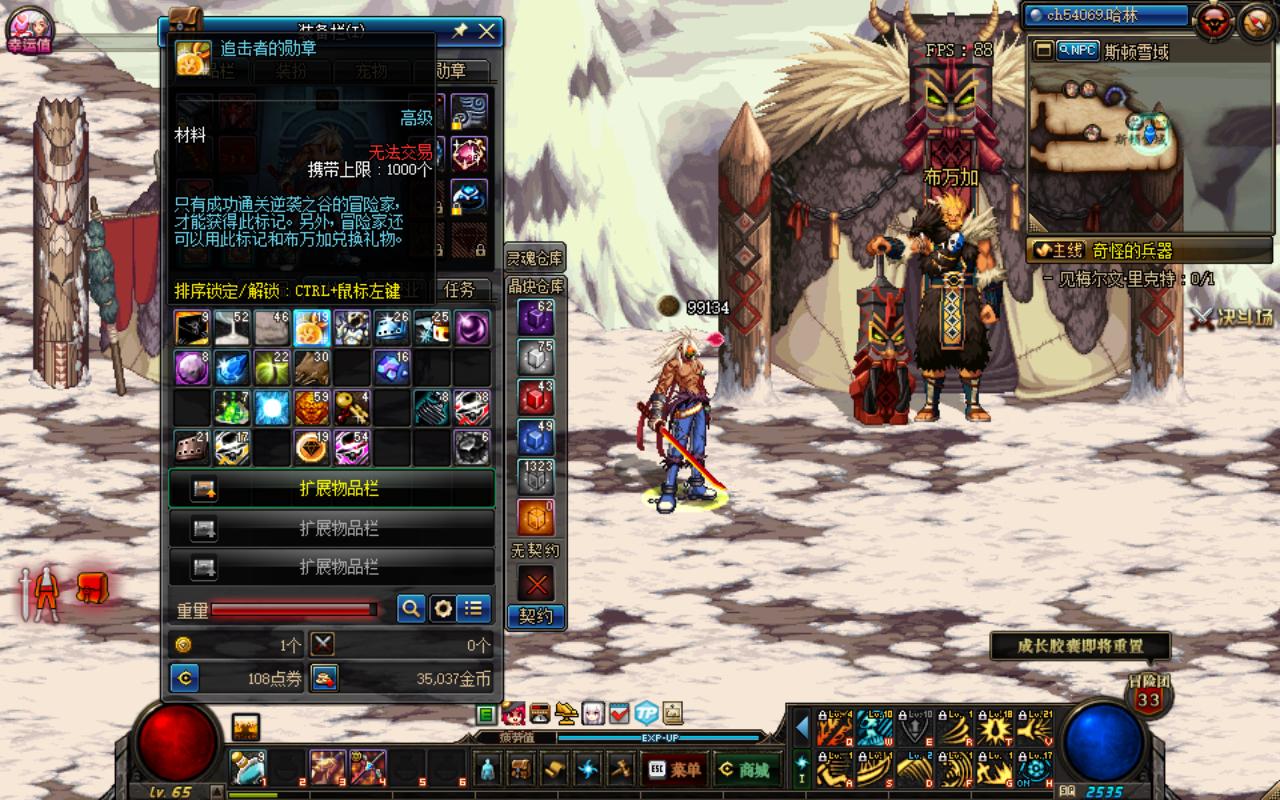Select the pumpkin medal item with 19 stack

pyautogui.click(x=312, y=328)
